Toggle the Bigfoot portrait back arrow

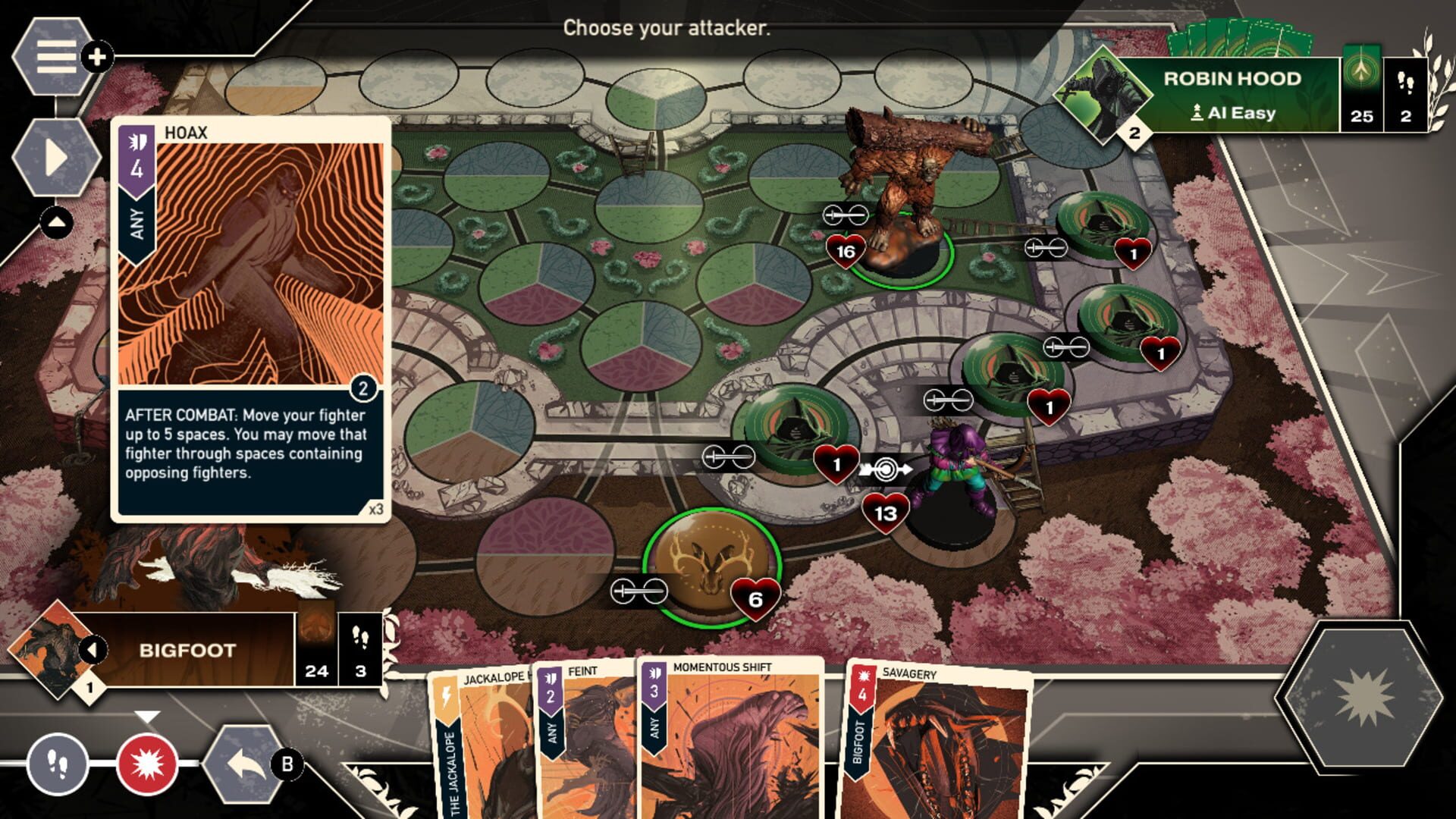click(94, 648)
